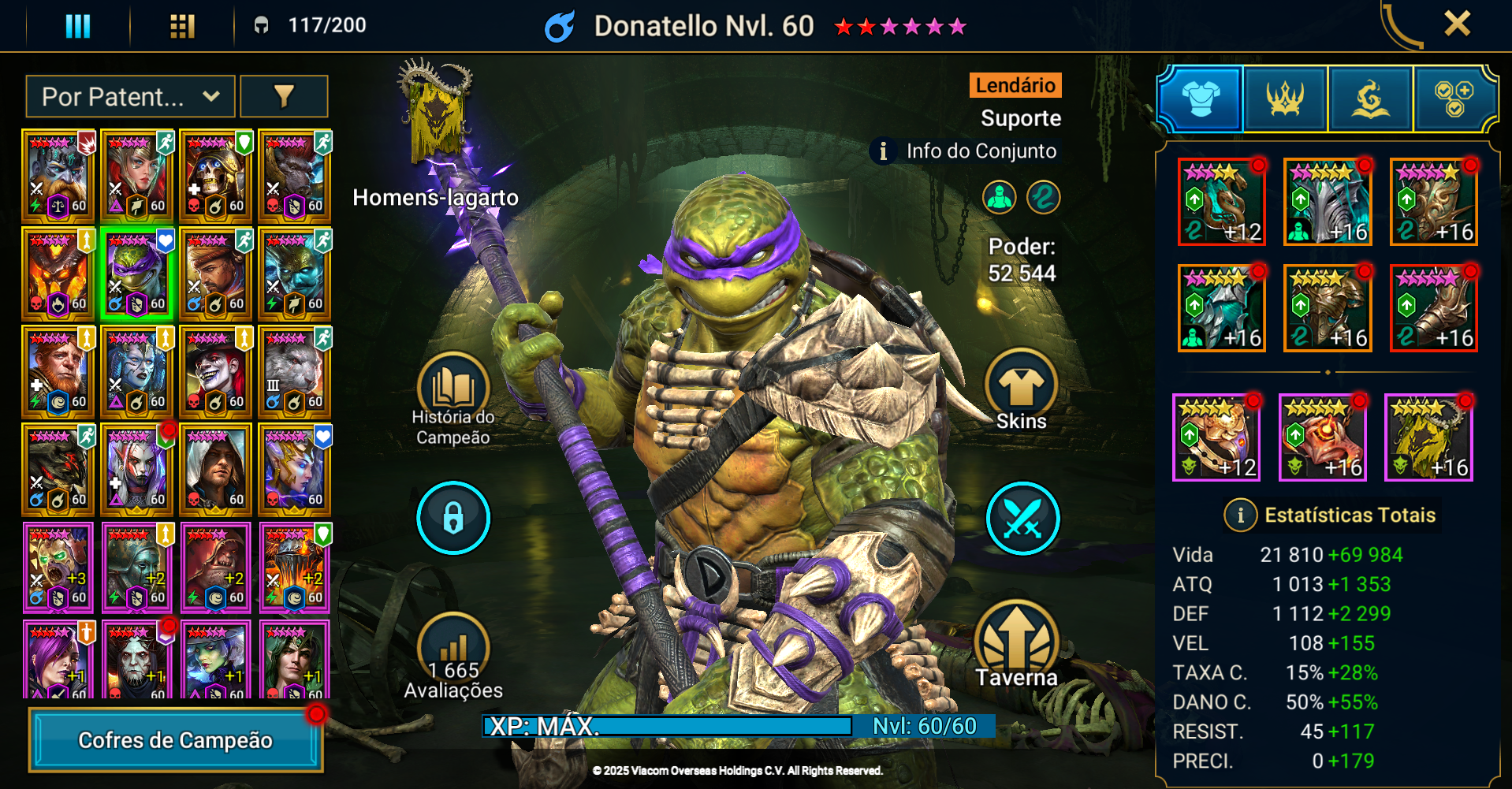Open the three vertical bars menu
This screenshot has height=789, width=1512.
click(77, 26)
